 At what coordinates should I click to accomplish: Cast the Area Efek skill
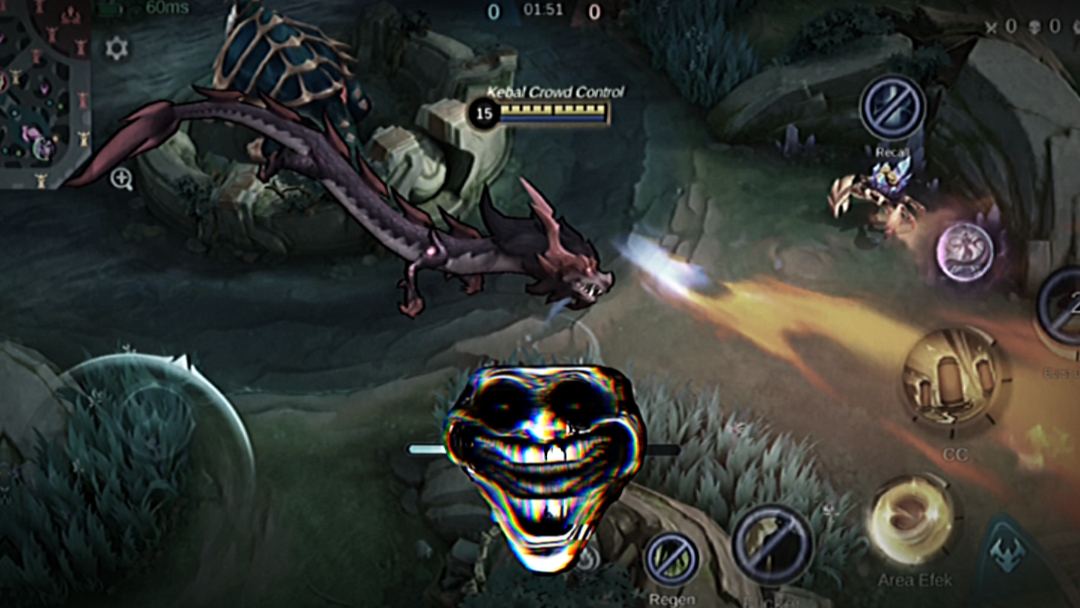(911, 521)
